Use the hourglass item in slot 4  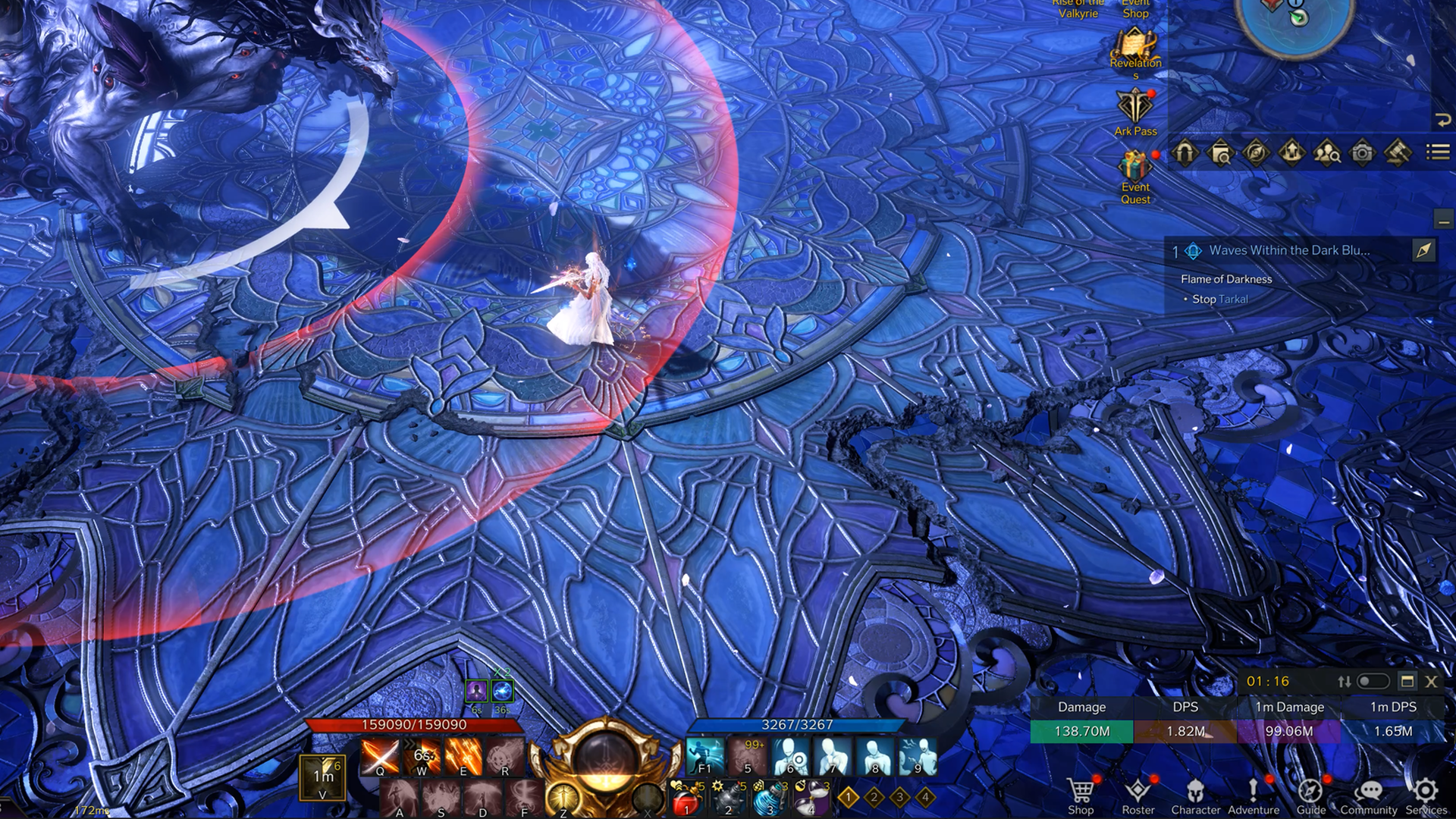pos(813,799)
